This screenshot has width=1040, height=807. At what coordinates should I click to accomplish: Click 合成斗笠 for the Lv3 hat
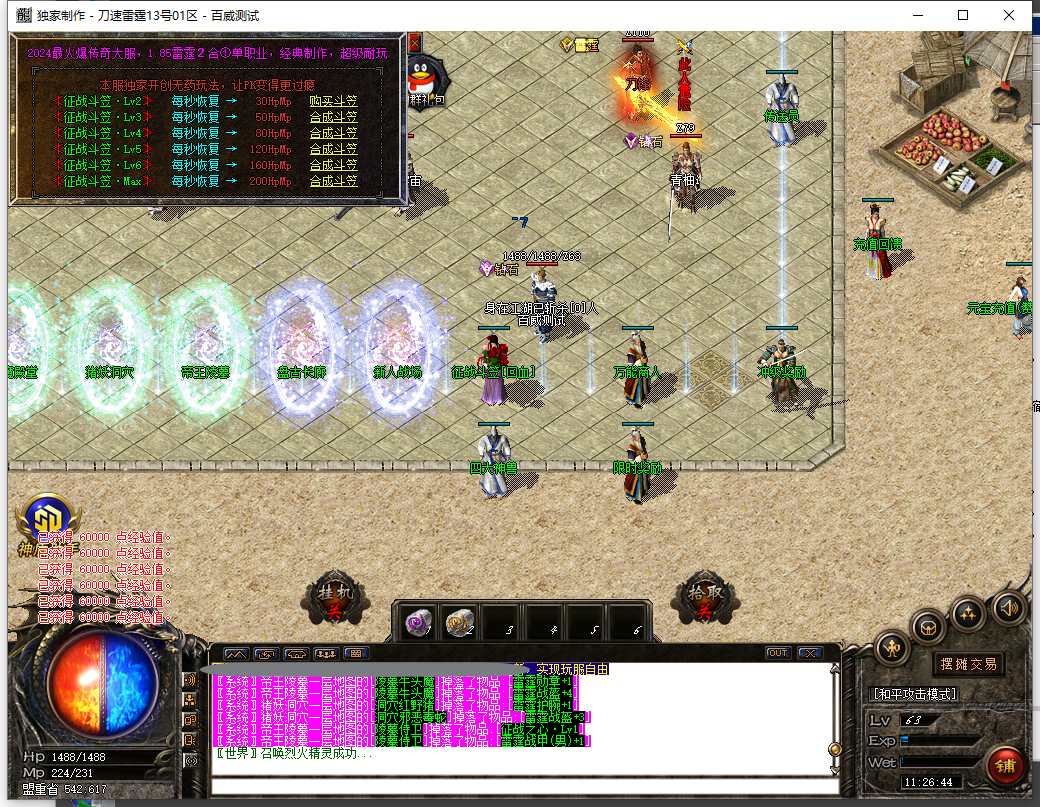click(333, 117)
